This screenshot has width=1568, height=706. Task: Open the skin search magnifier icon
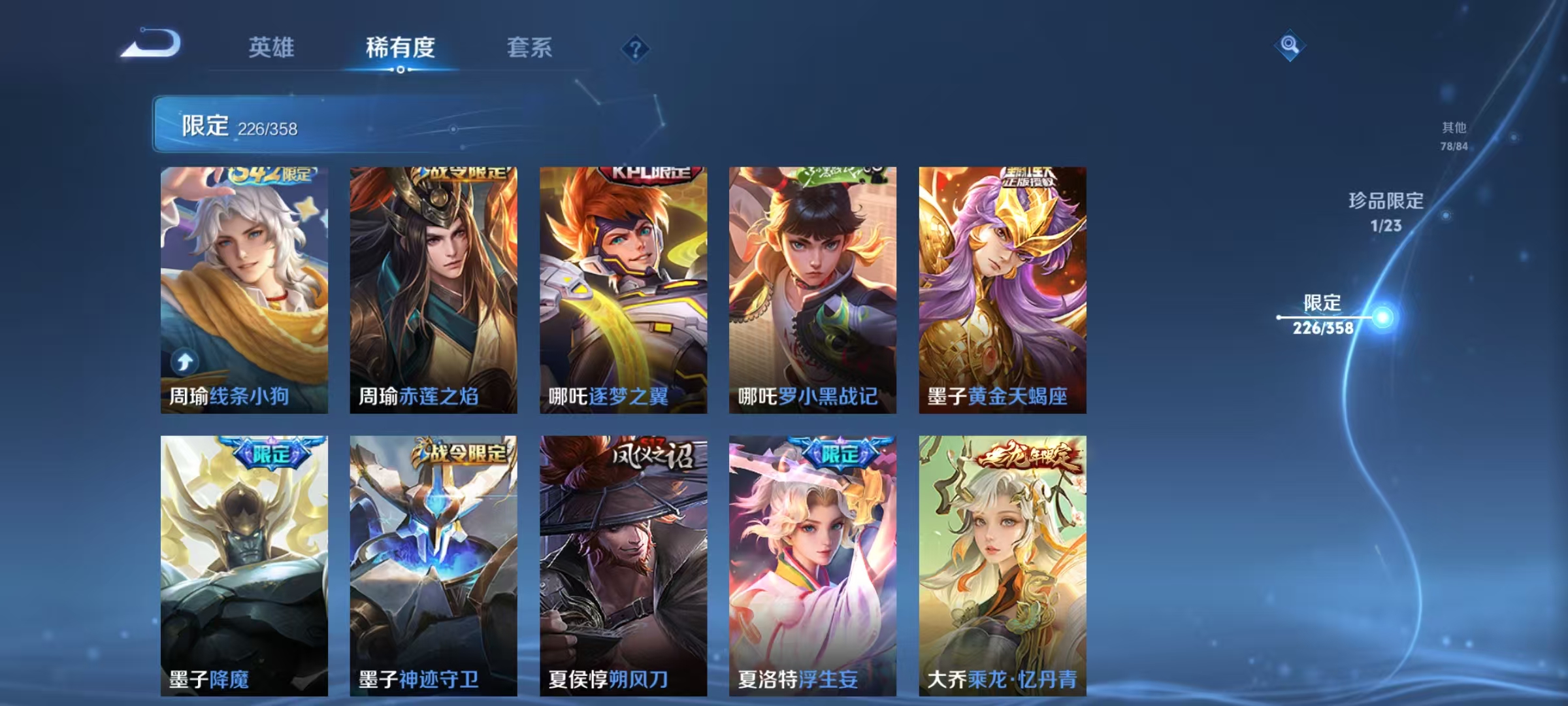pos(1288,44)
